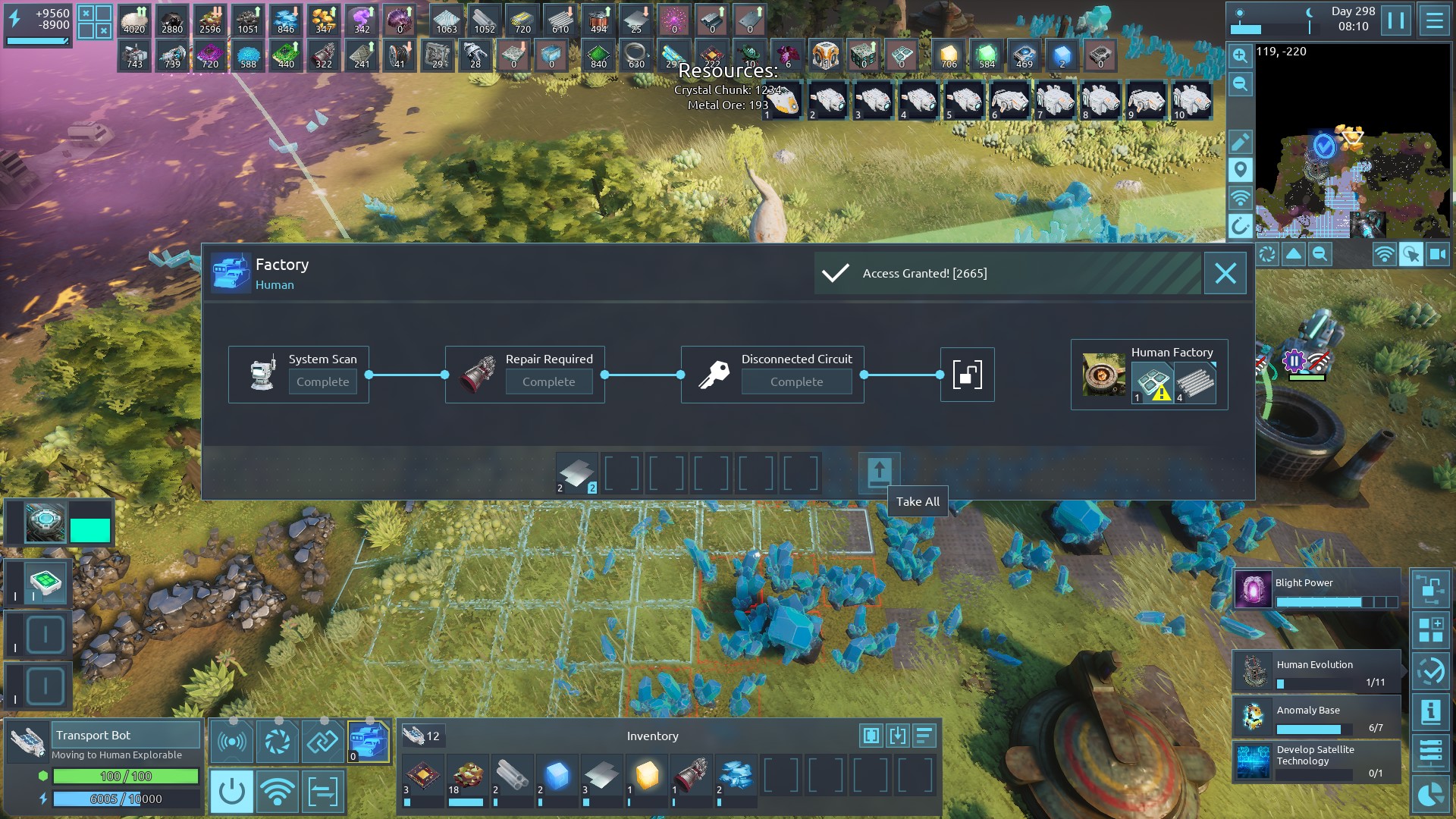Image resolution: width=1456 pixels, height=819 pixels.
Task: Open the Blight Power tracker
Action: point(1316,590)
